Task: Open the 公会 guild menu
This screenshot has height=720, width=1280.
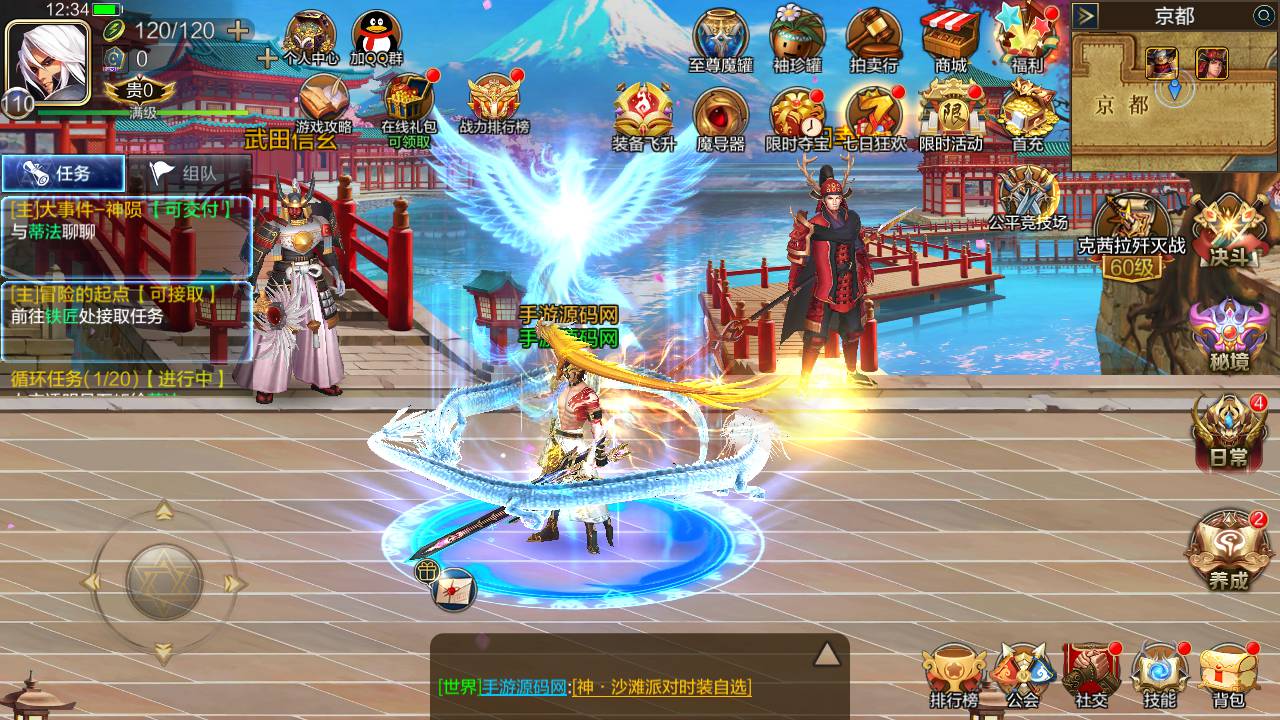Action: (1023, 673)
